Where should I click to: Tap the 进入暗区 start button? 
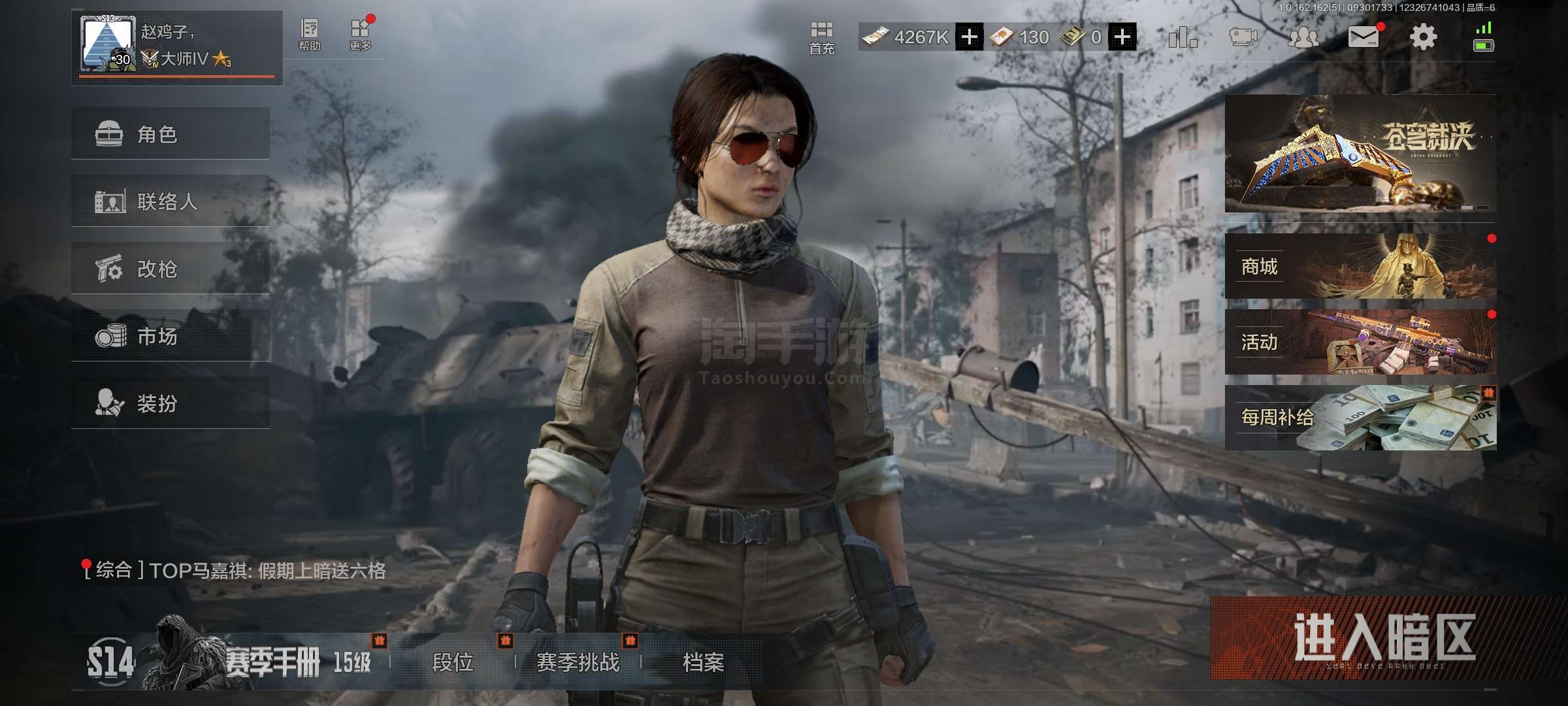tap(1384, 637)
